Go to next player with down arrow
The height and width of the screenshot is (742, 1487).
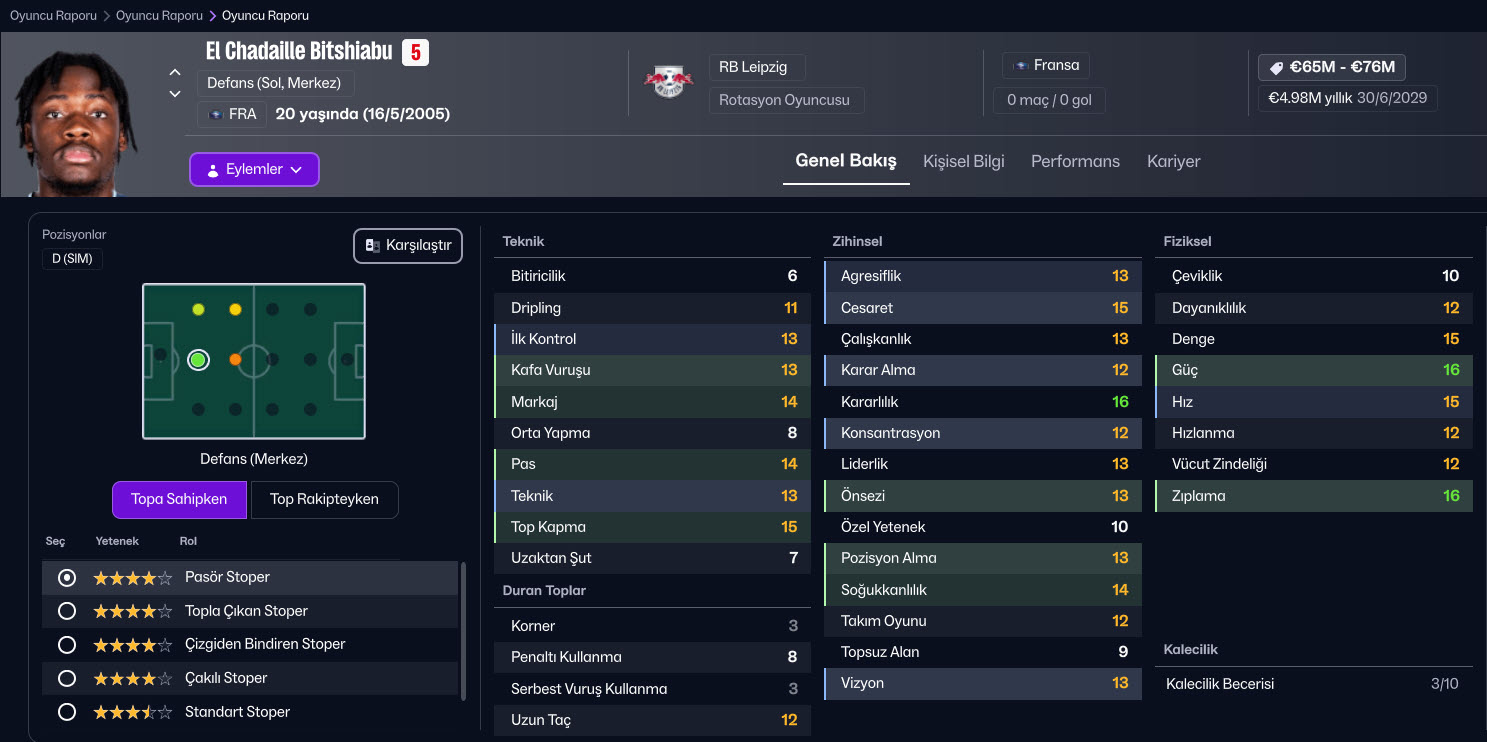pyautogui.click(x=175, y=94)
